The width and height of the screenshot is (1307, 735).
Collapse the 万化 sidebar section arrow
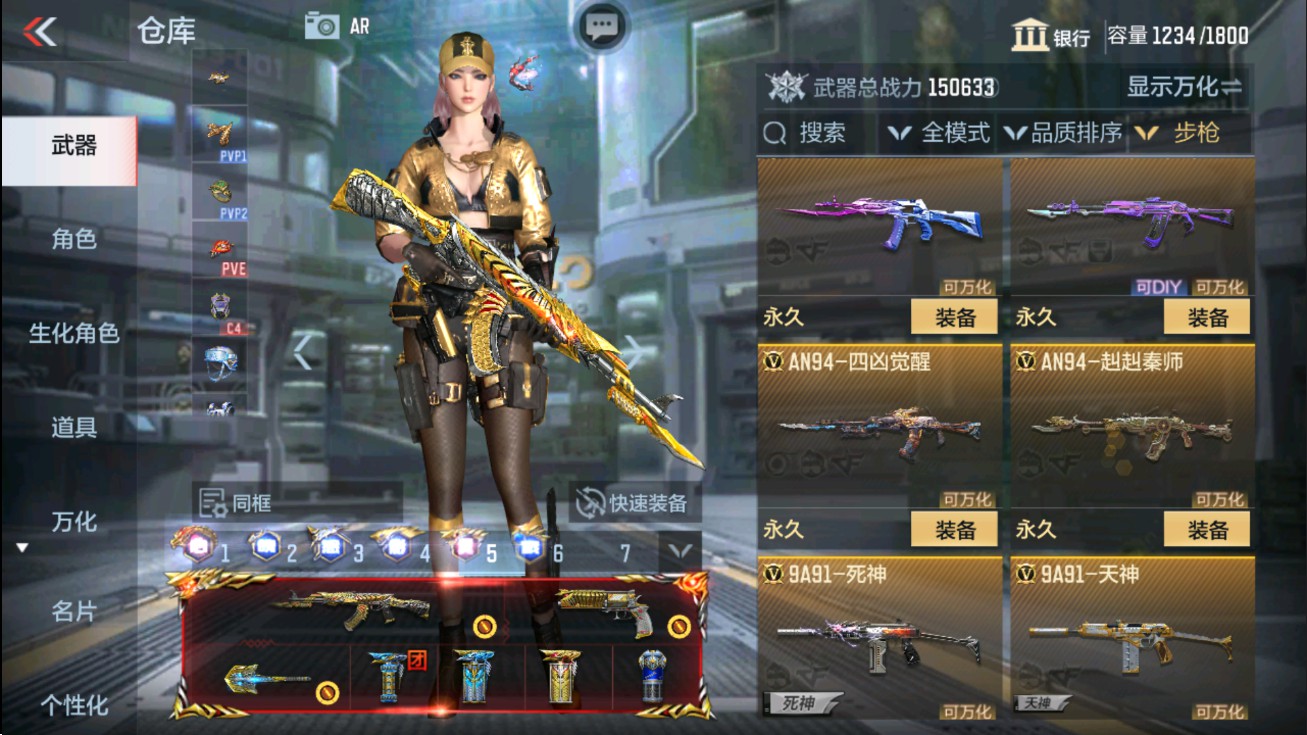coord(23,545)
